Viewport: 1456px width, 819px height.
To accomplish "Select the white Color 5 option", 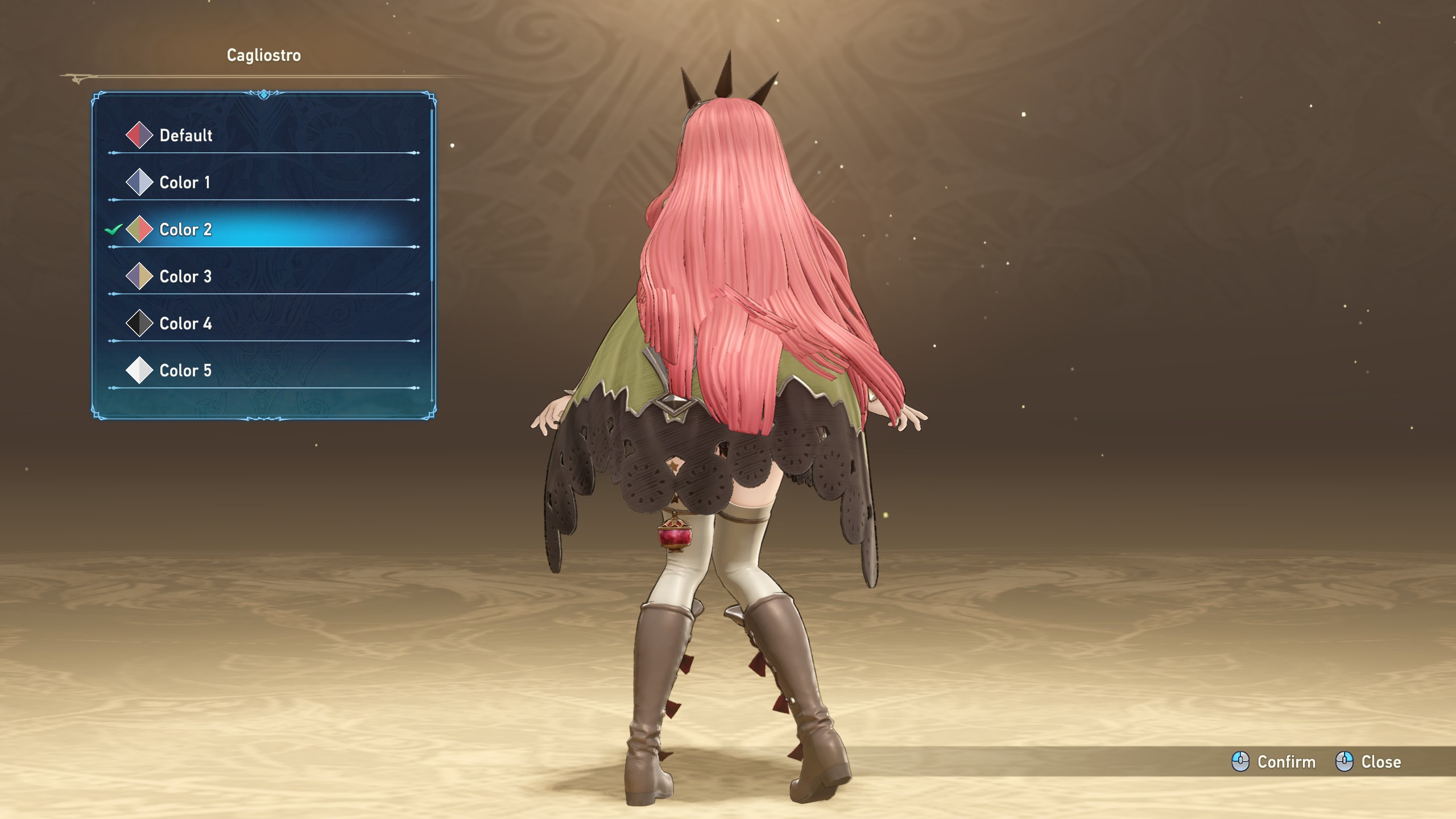I will [x=186, y=371].
